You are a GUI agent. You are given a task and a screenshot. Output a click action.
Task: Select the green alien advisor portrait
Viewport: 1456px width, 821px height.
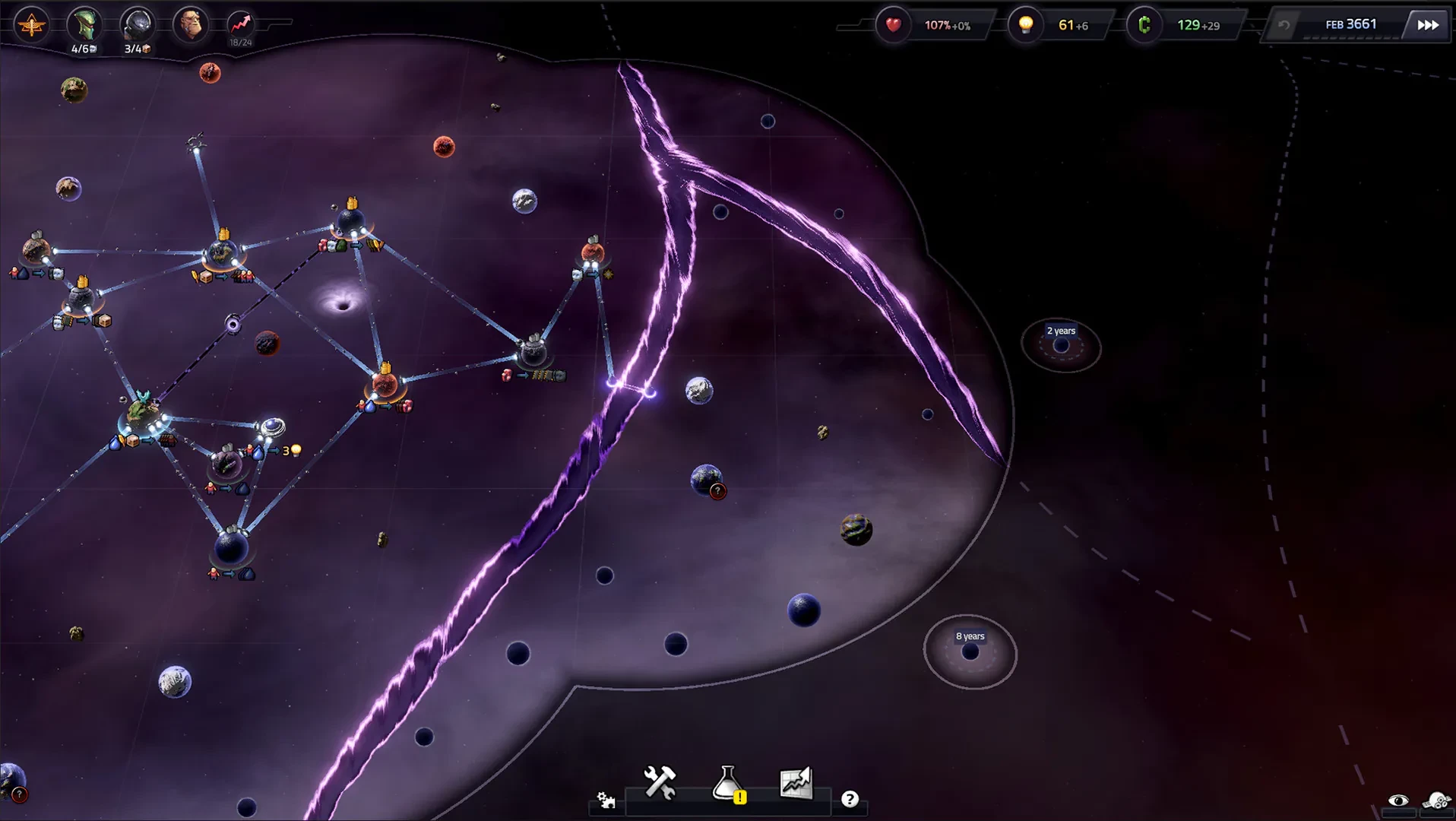(84, 25)
